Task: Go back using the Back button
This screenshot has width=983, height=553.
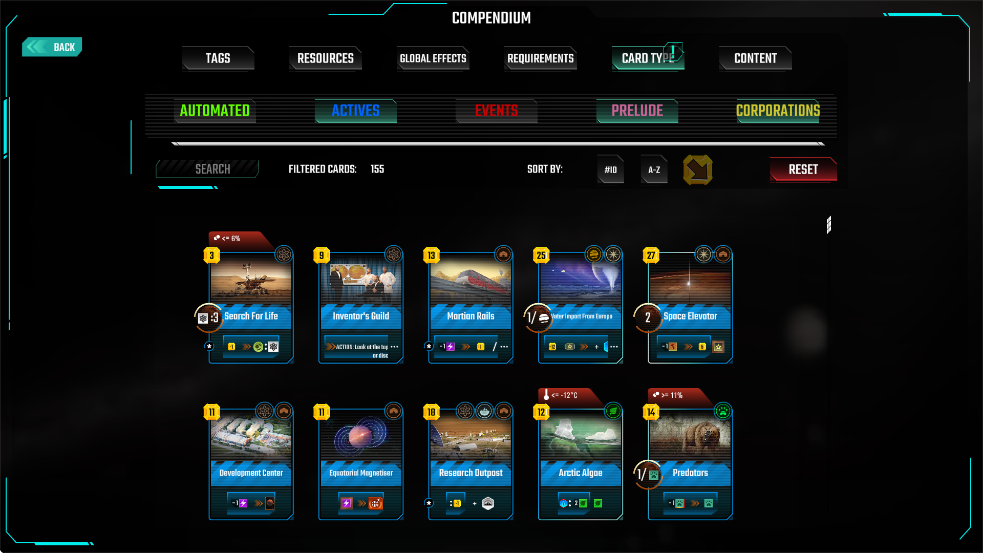Action: 53,47
